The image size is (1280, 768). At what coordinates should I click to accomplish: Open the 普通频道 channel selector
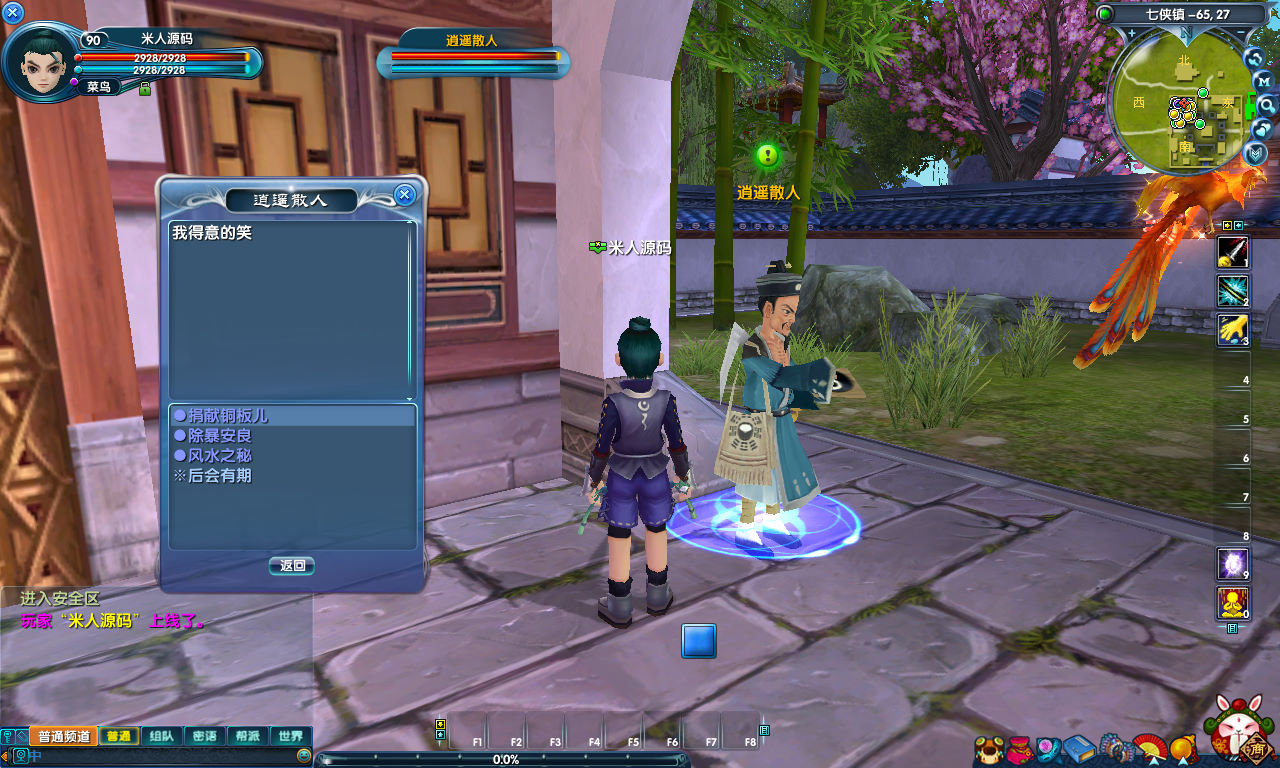pyautogui.click(x=64, y=736)
